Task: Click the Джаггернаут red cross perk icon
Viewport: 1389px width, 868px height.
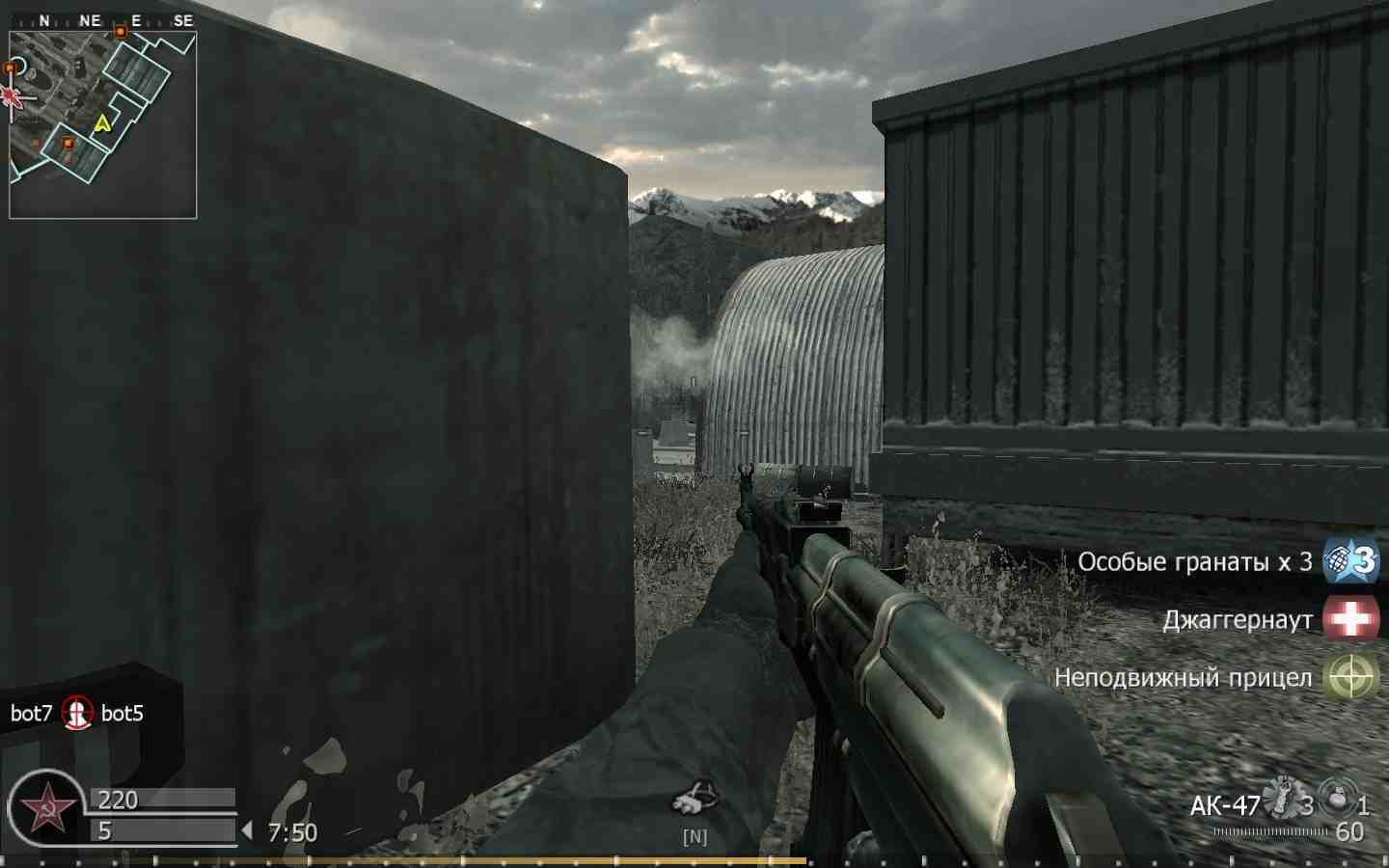Action: click(1349, 618)
